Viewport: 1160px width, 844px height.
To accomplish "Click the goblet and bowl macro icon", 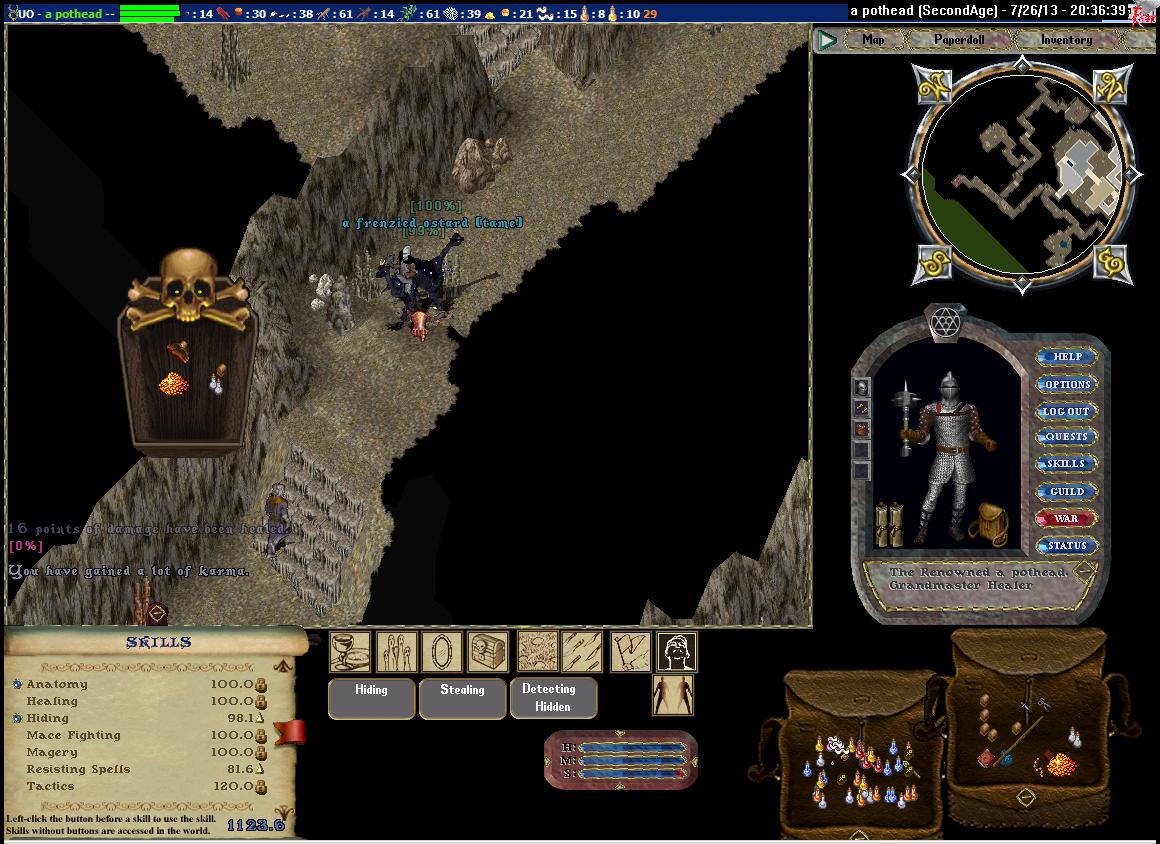I will point(350,652).
